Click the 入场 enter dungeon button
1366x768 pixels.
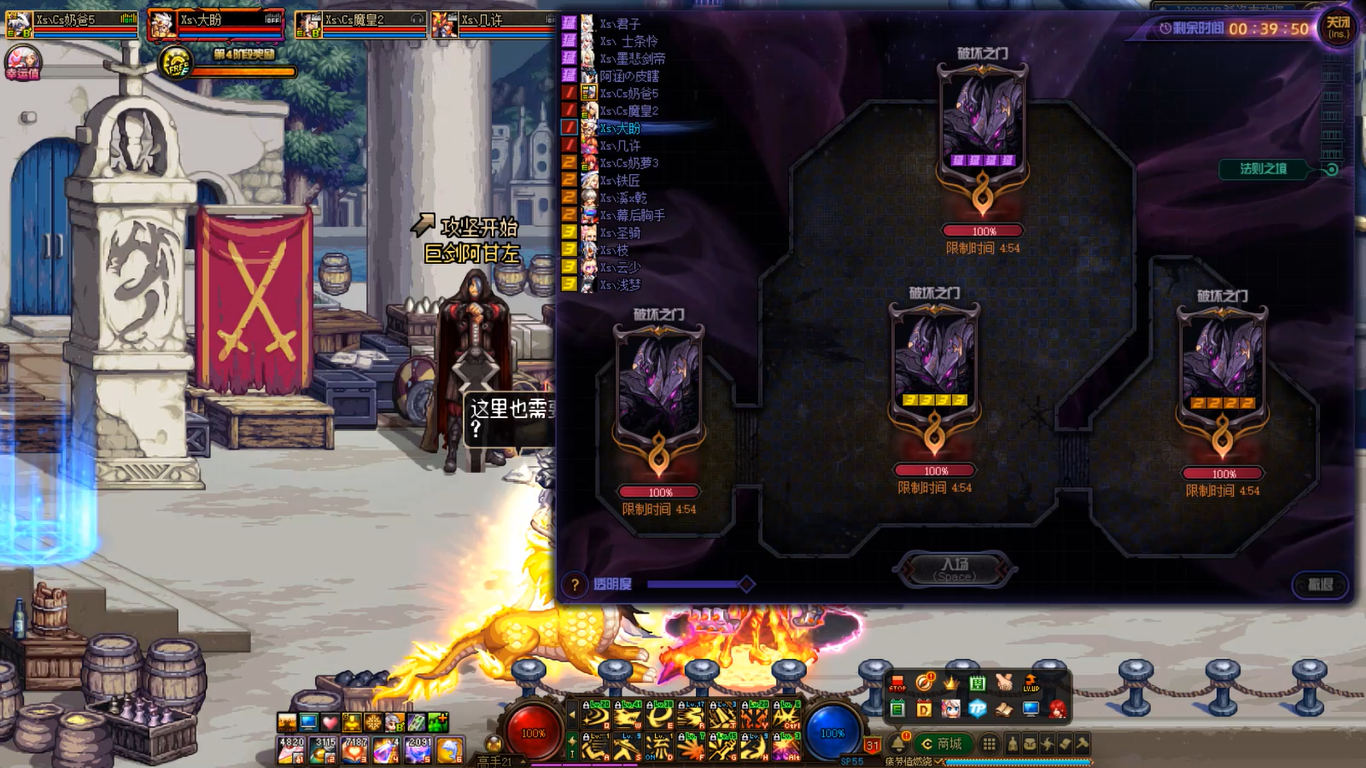tap(955, 569)
